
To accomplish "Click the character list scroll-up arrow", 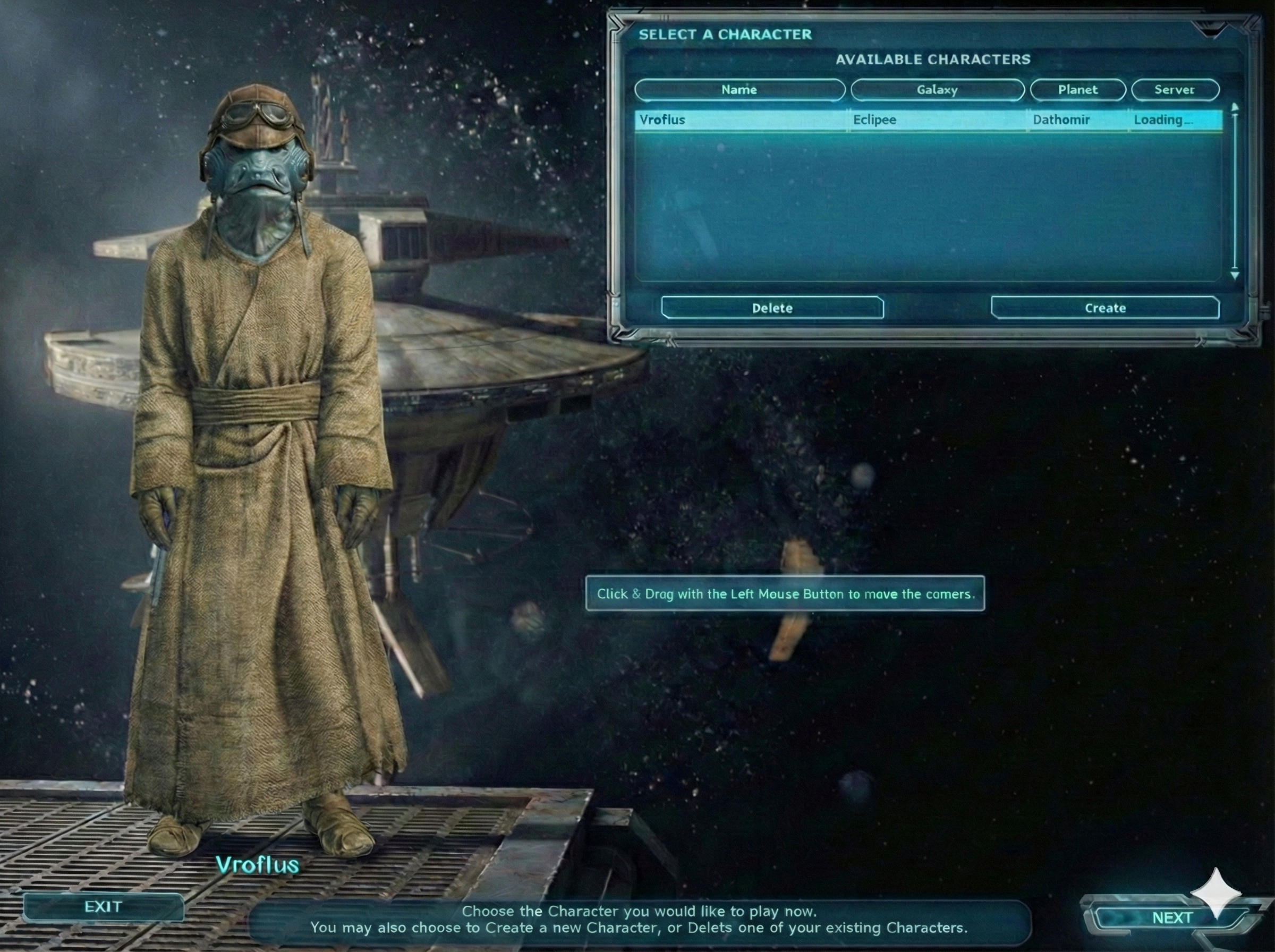I will click(1235, 108).
